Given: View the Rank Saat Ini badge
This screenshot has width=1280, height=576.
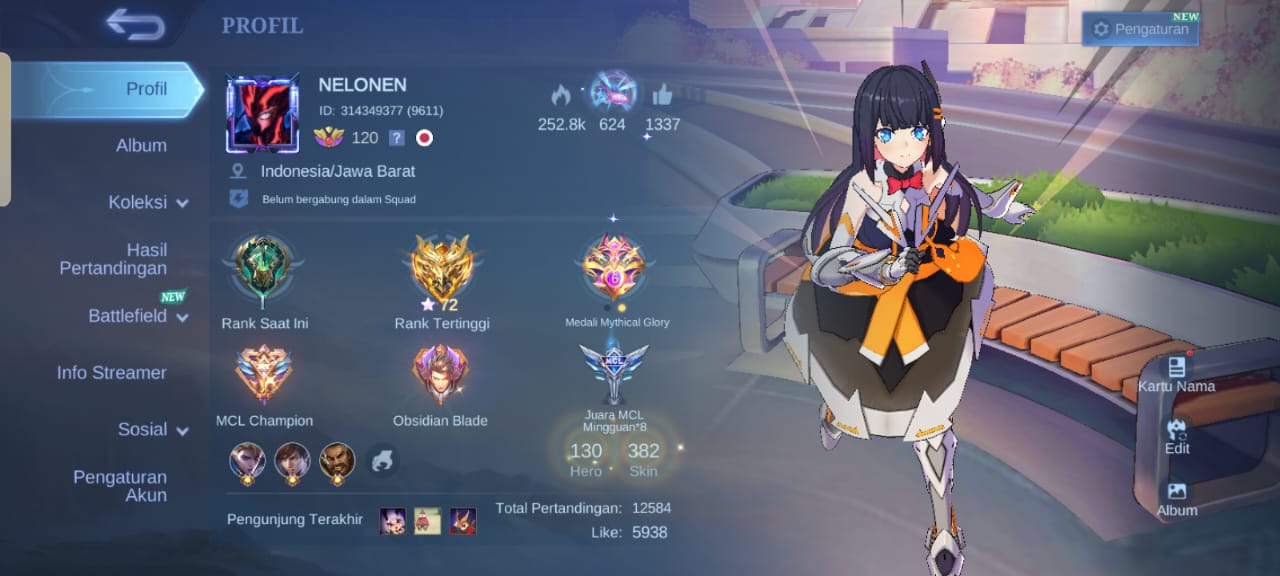Looking at the screenshot, I should [x=264, y=270].
